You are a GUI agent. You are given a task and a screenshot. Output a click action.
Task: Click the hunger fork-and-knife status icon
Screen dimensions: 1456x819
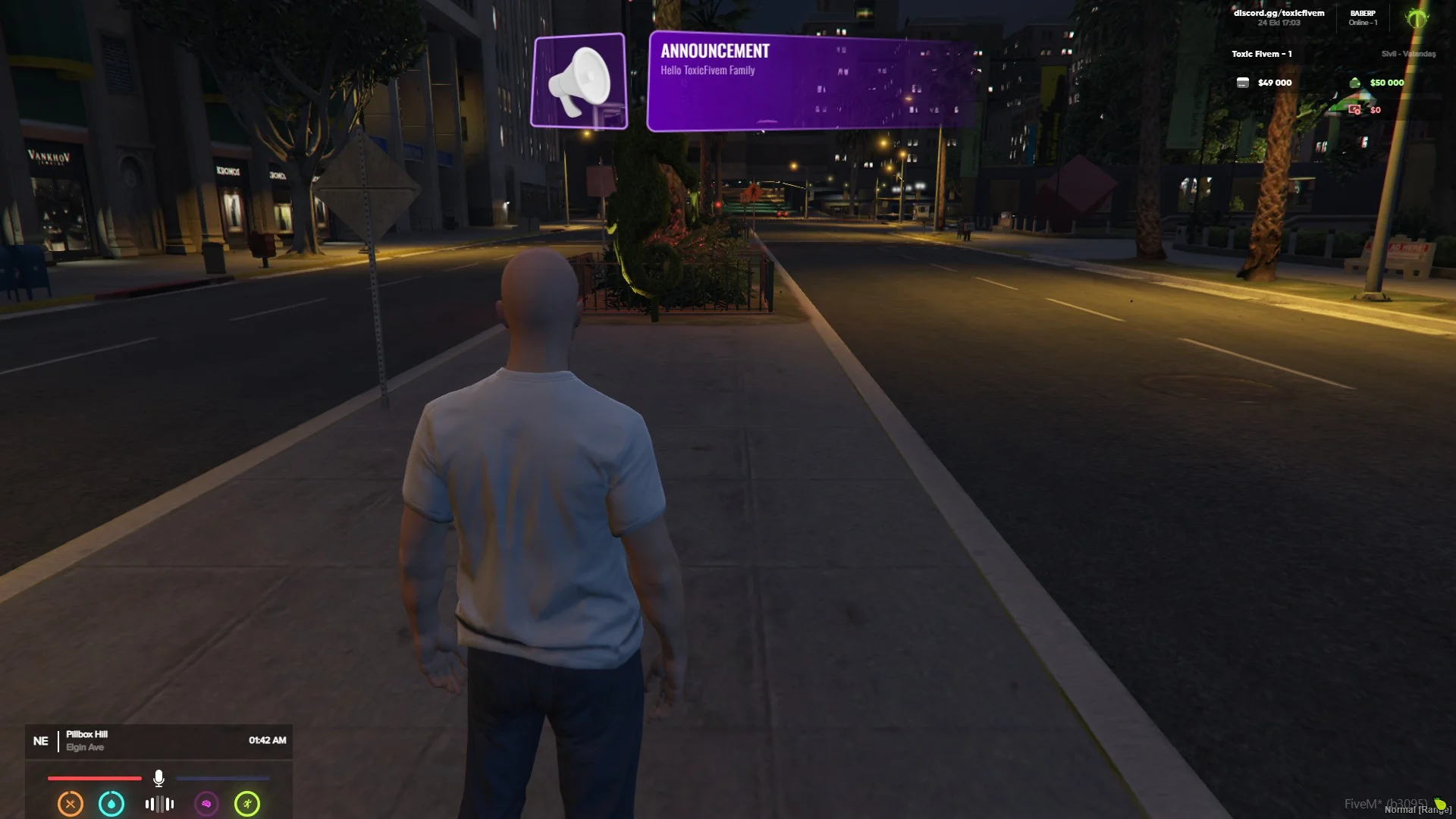(71, 804)
